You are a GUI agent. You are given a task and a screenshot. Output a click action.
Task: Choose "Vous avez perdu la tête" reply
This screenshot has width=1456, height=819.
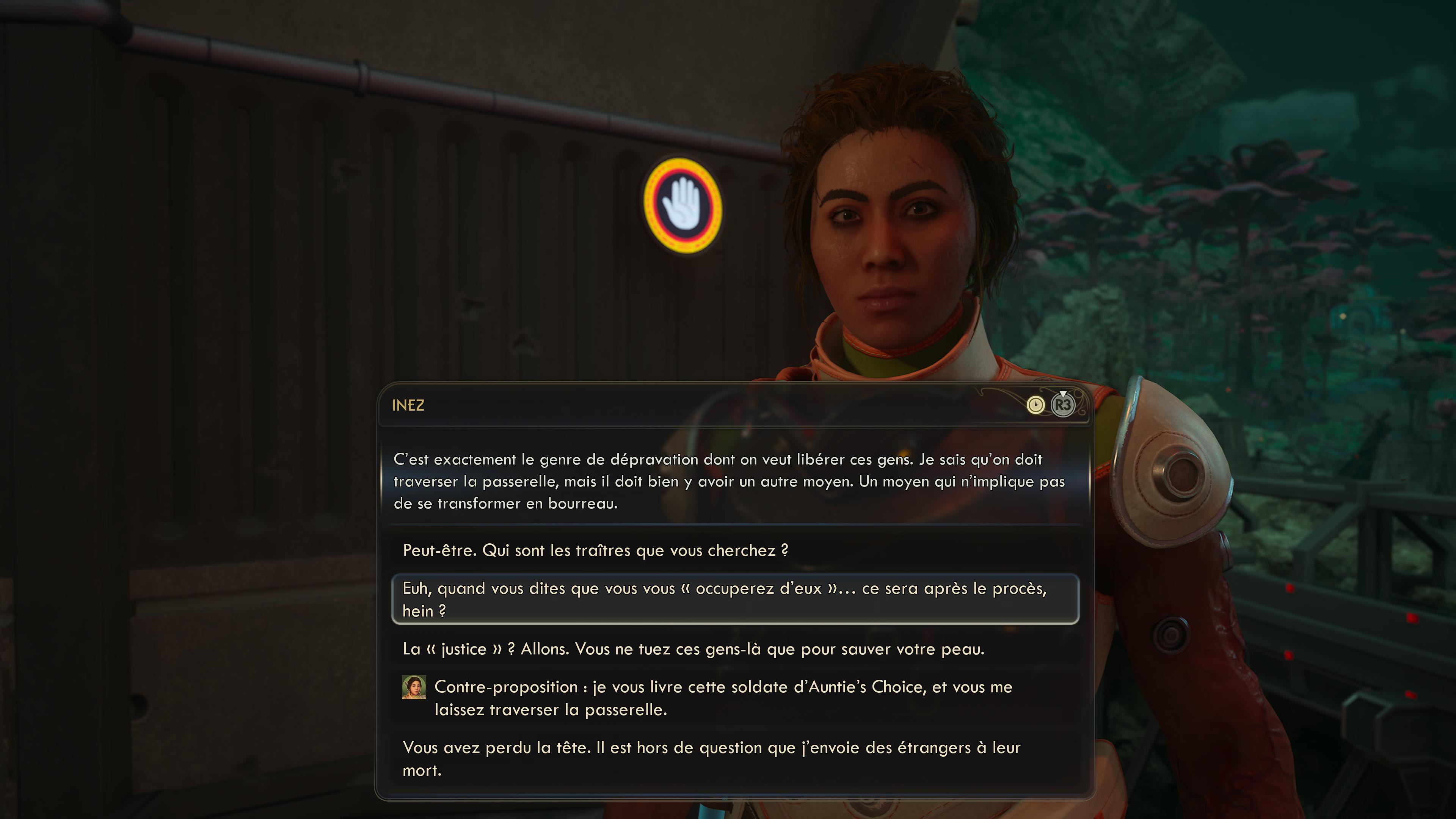(x=711, y=758)
